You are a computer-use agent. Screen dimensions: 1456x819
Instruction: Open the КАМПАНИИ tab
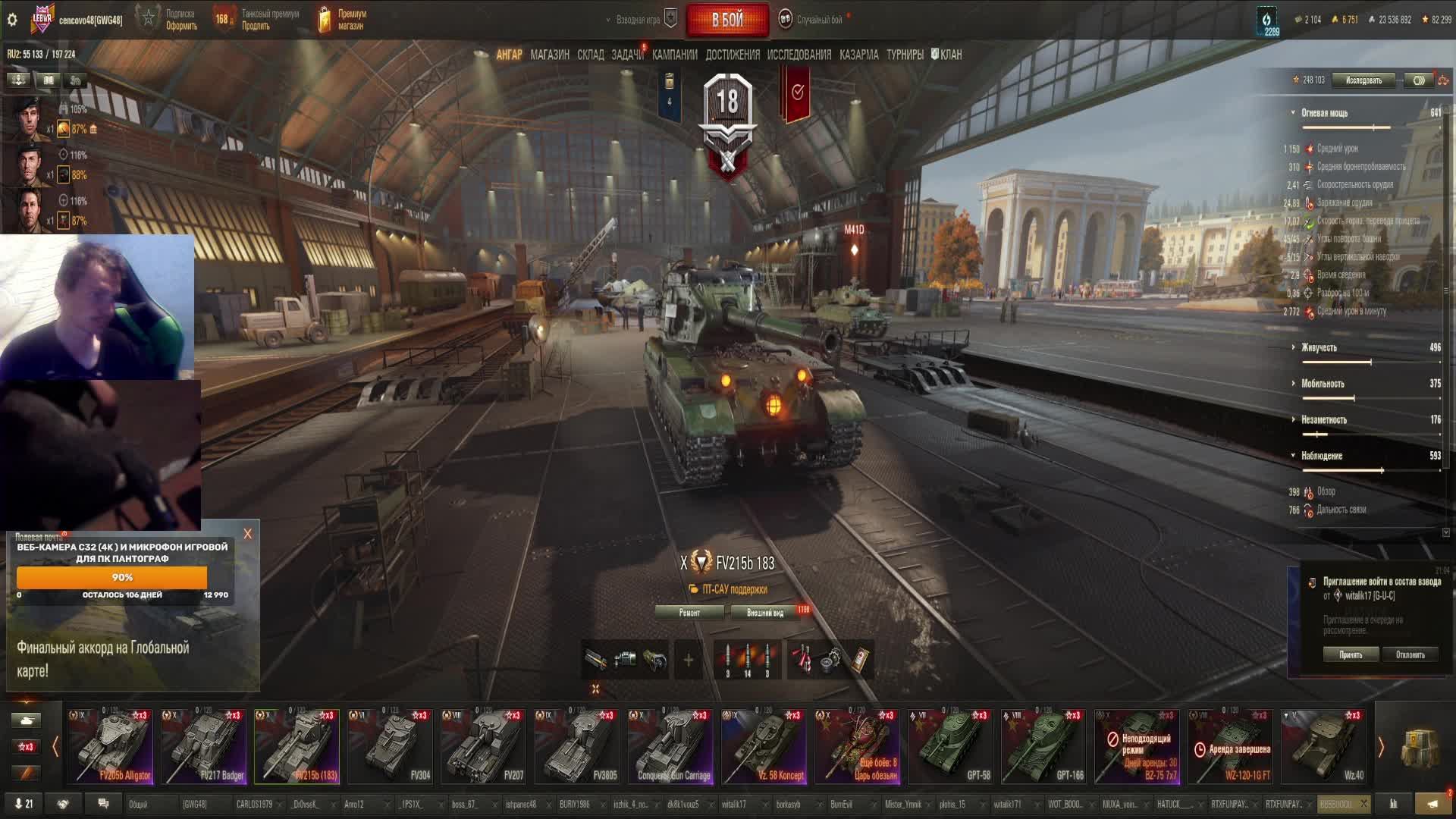(x=674, y=55)
